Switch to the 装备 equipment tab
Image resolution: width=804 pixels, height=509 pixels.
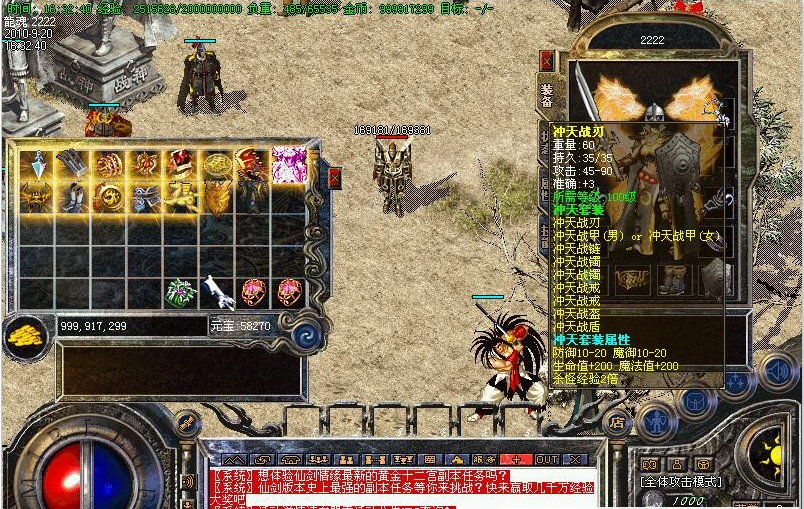tap(547, 93)
